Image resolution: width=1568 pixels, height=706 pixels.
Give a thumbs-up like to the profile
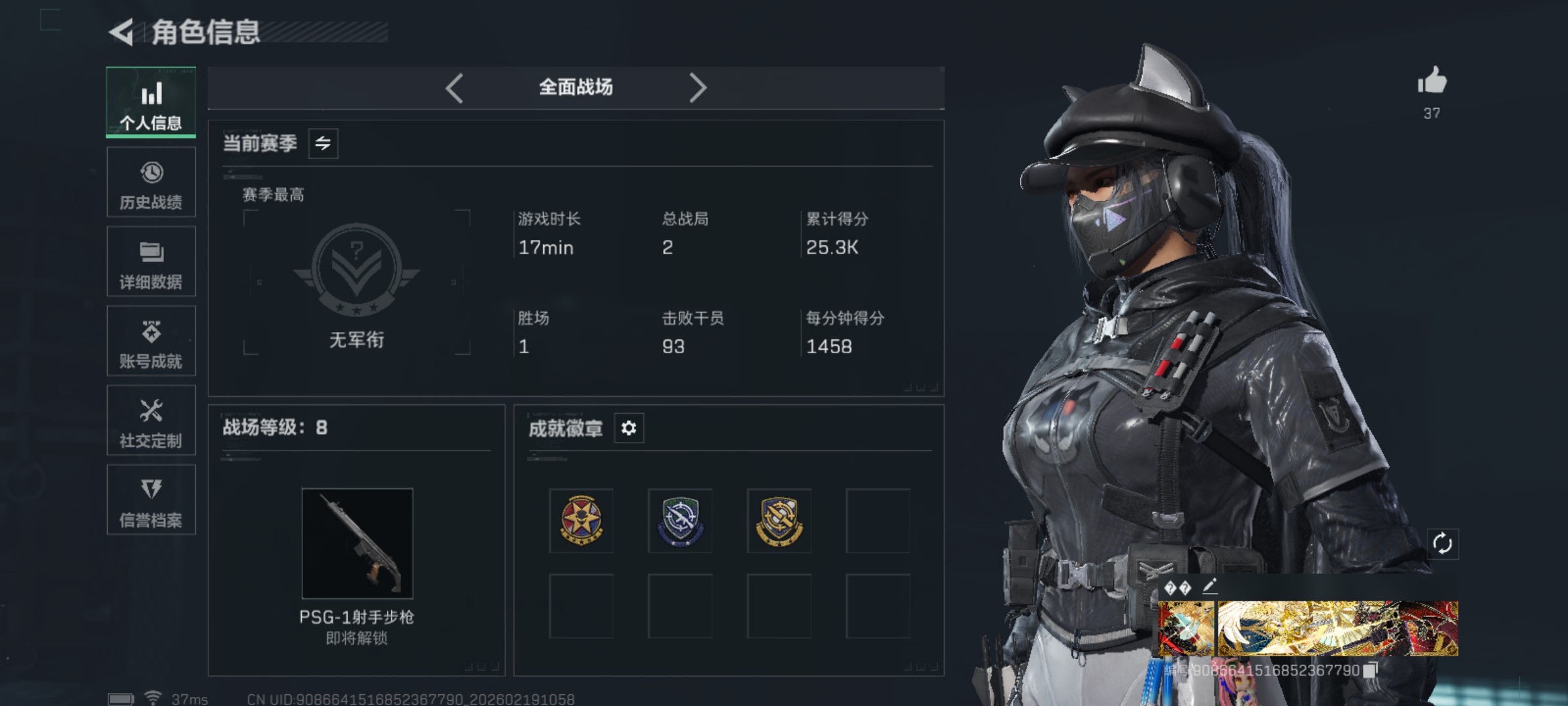coord(1431,82)
